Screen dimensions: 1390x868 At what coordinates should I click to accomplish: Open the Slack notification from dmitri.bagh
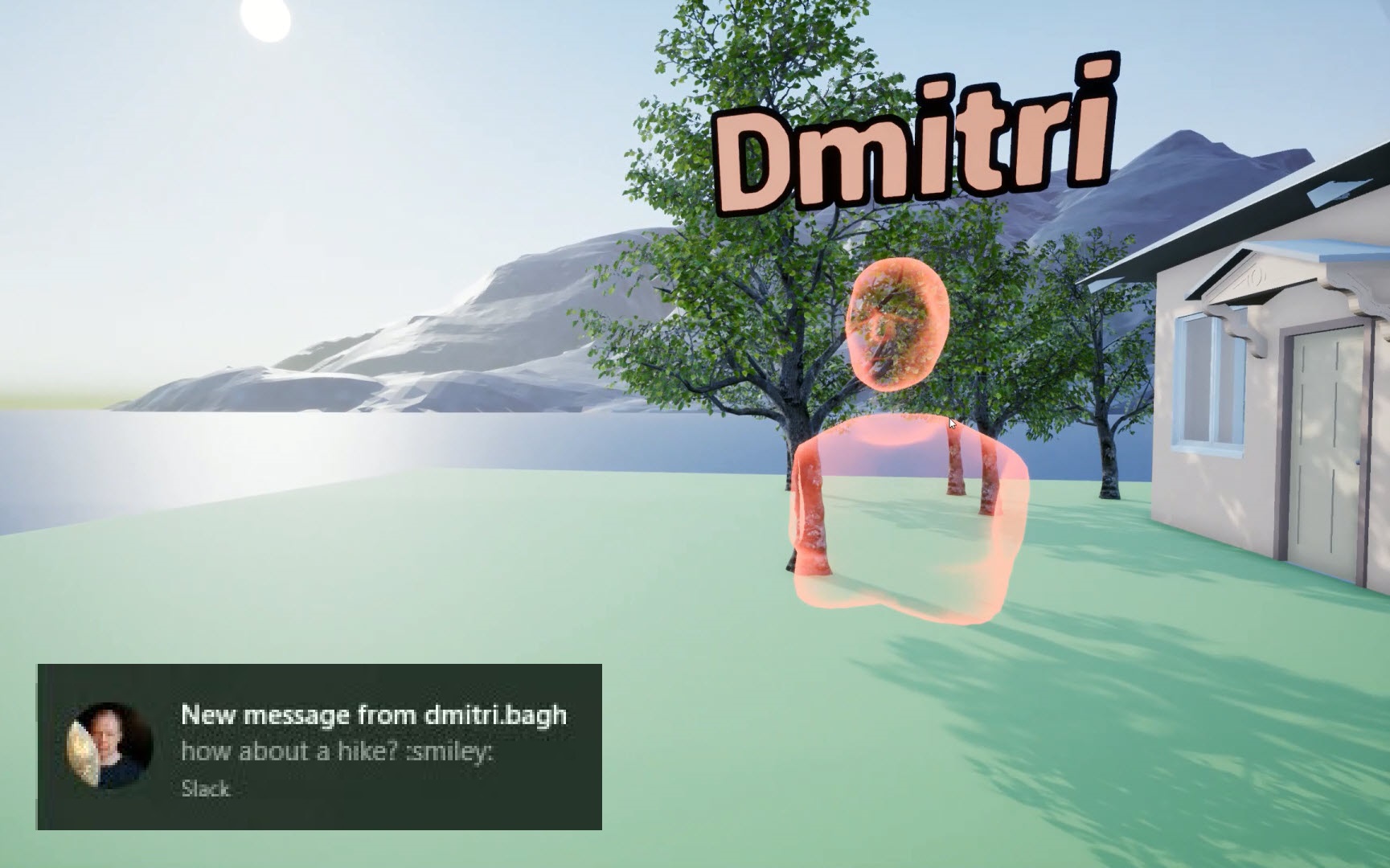374,732
